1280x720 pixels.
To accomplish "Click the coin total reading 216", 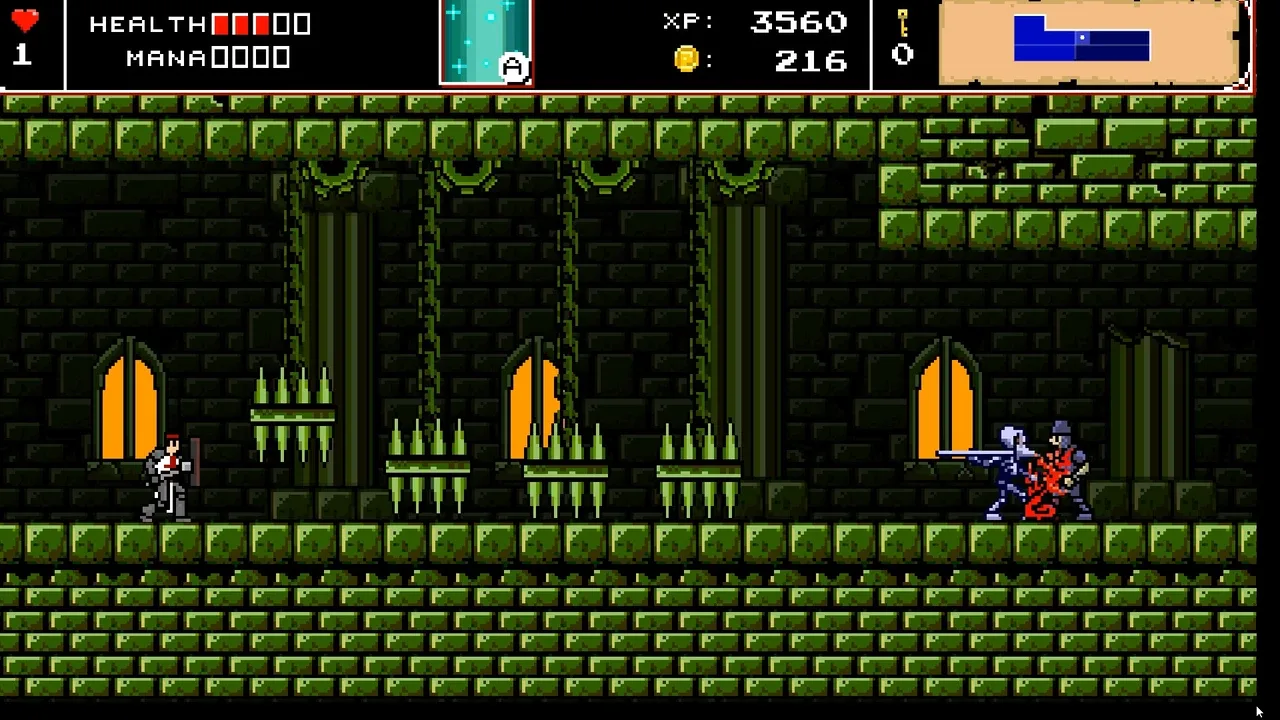I will point(812,61).
